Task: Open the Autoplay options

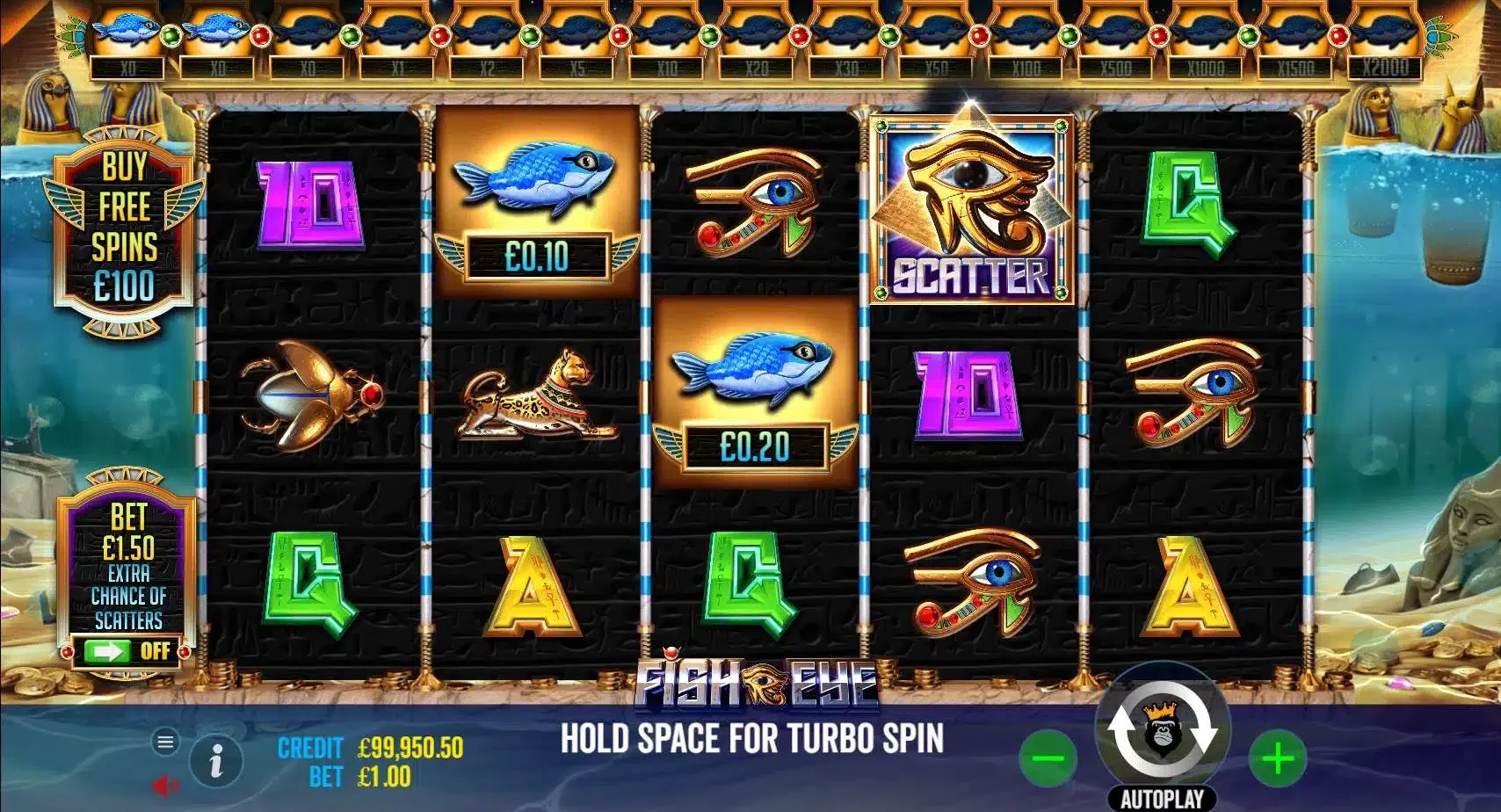Action: (x=1162, y=799)
